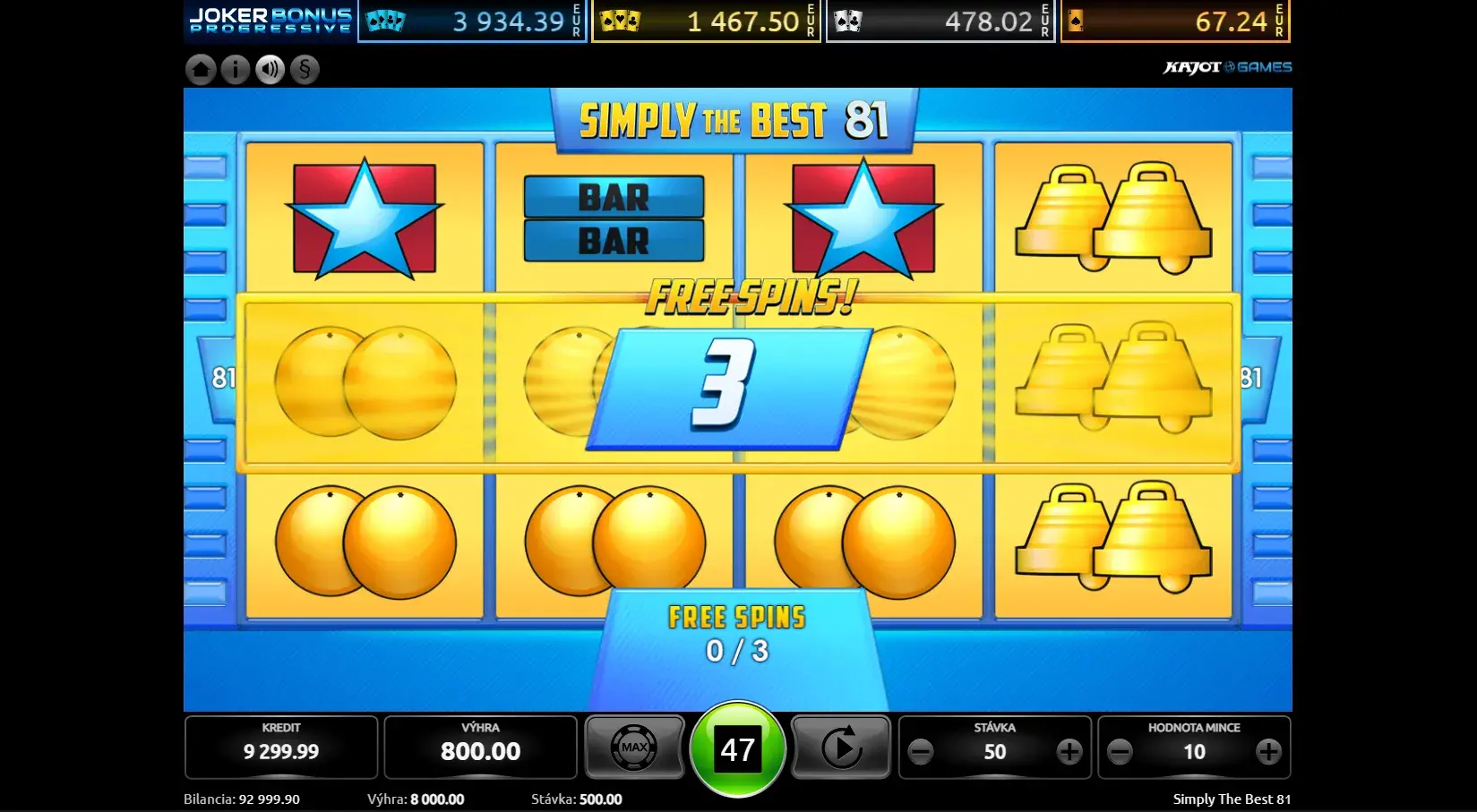
Task: Lower the Hodnota Mince coin value
Action: [1120, 752]
